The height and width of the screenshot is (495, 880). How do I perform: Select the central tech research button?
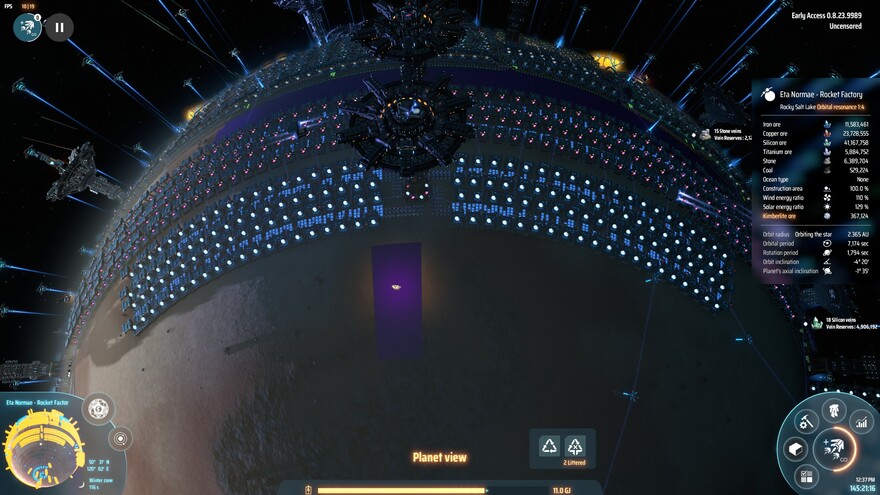(832, 449)
